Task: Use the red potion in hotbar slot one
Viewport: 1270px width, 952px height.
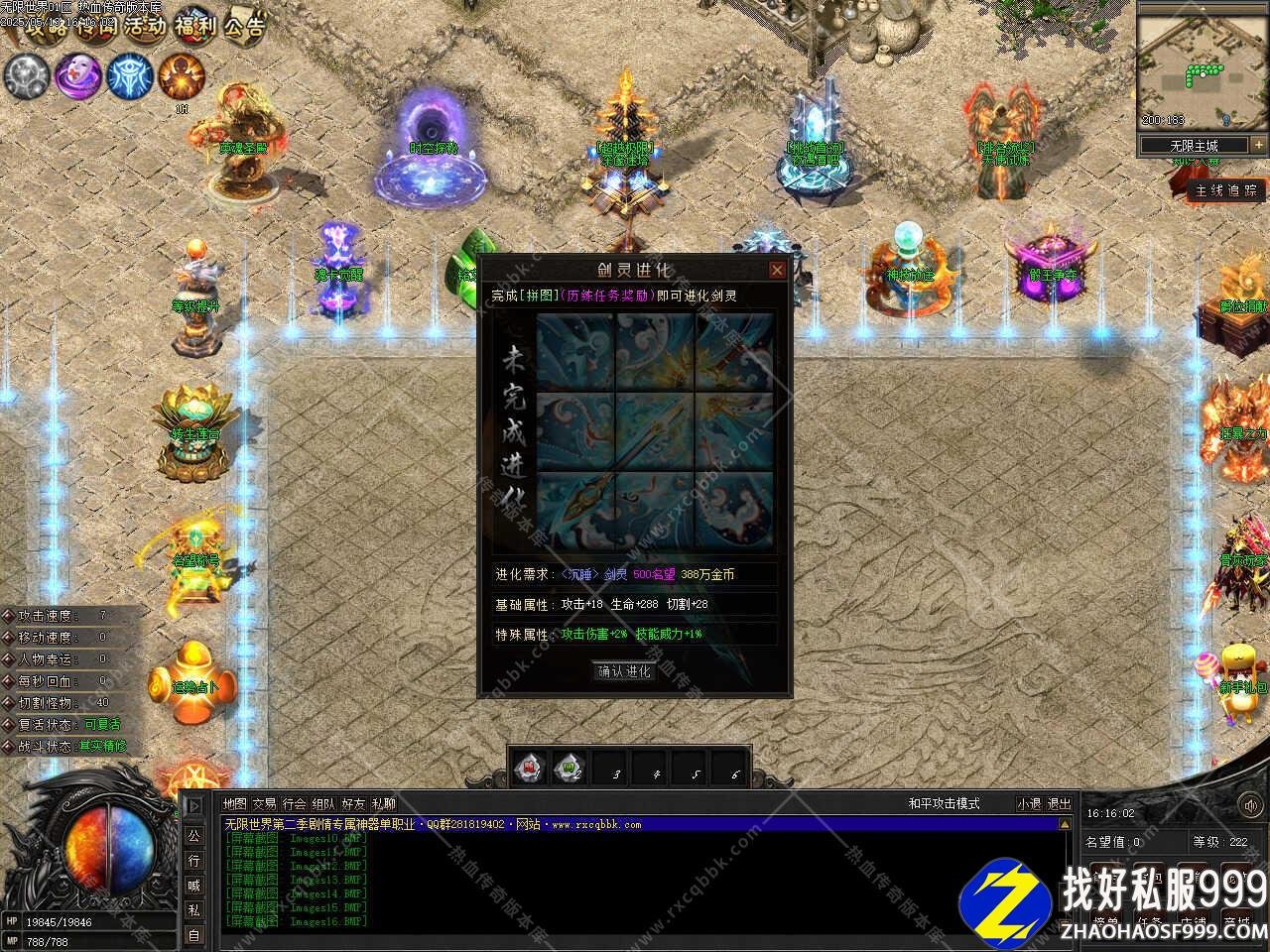Action: (x=530, y=767)
